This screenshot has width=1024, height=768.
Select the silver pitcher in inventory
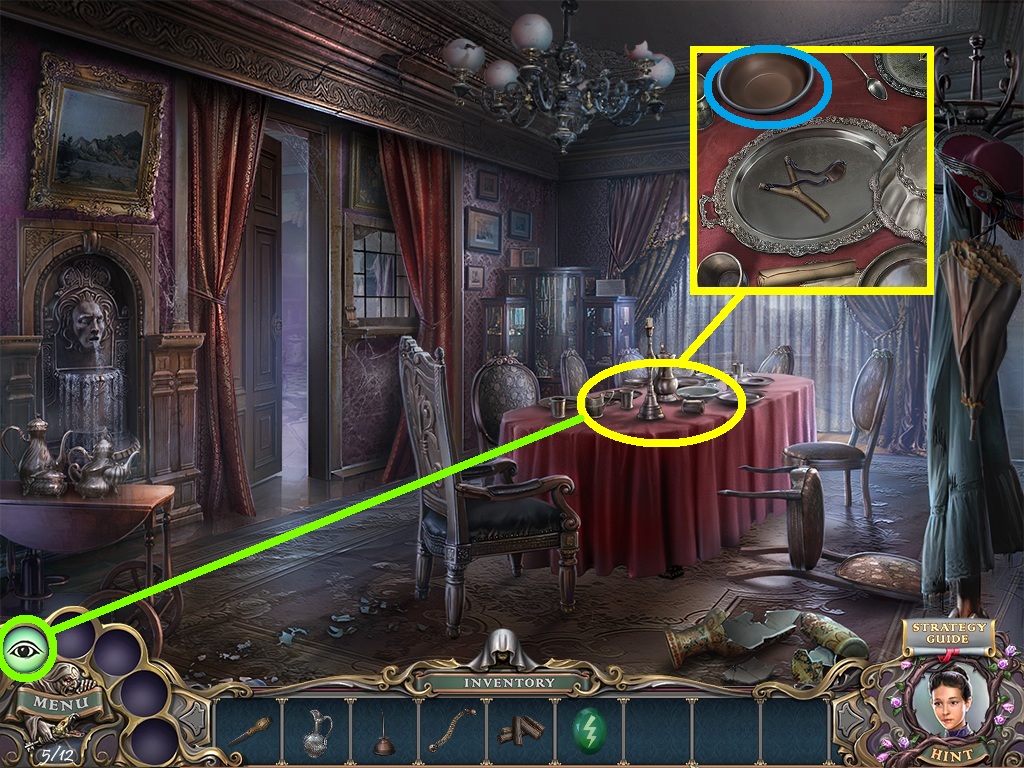click(317, 731)
